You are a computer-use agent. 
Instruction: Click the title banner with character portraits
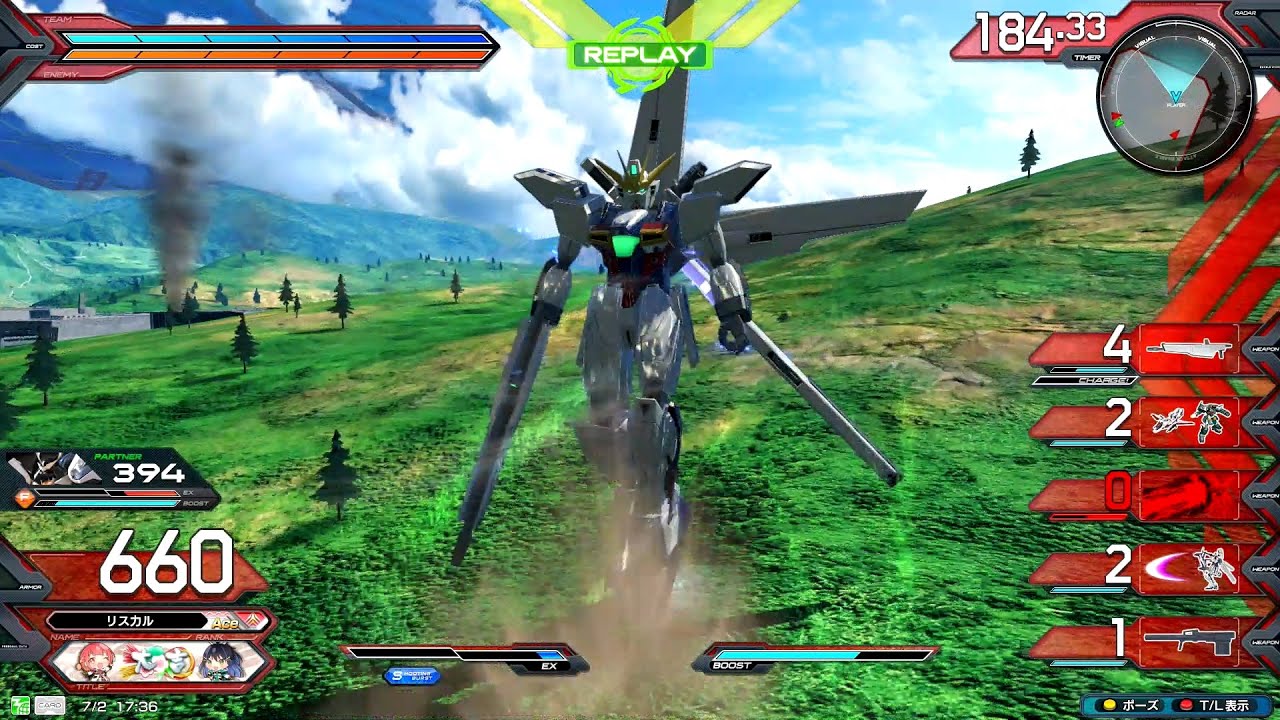[x=158, y=661]
